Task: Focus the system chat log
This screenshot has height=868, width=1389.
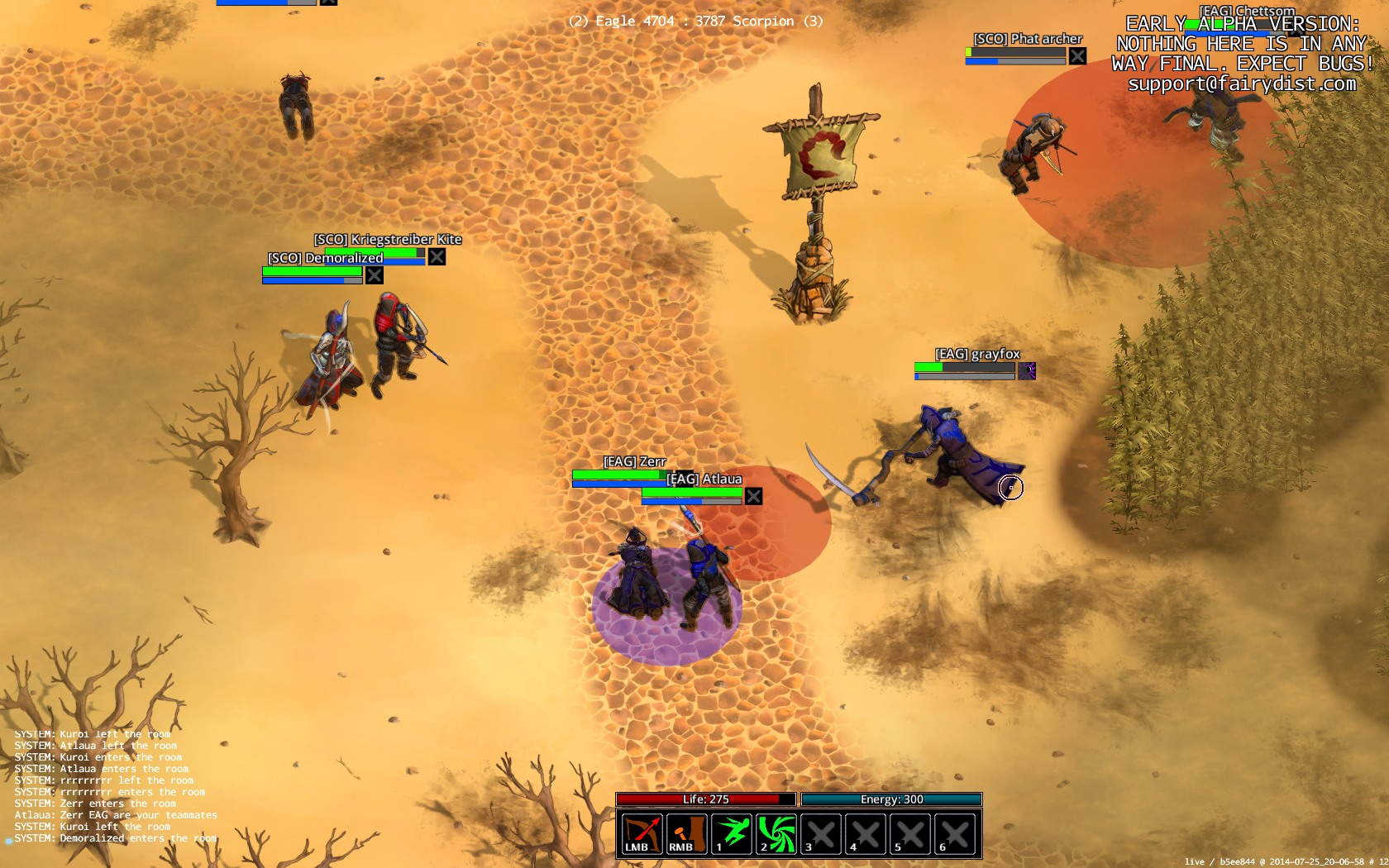Action: point(116,786)
